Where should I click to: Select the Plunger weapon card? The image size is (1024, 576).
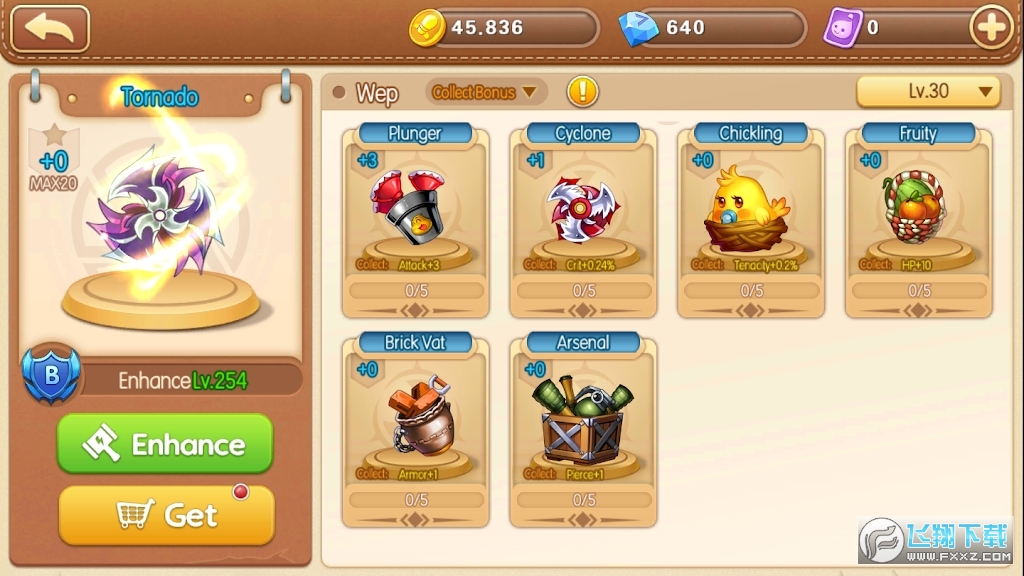tap(415, 222)
